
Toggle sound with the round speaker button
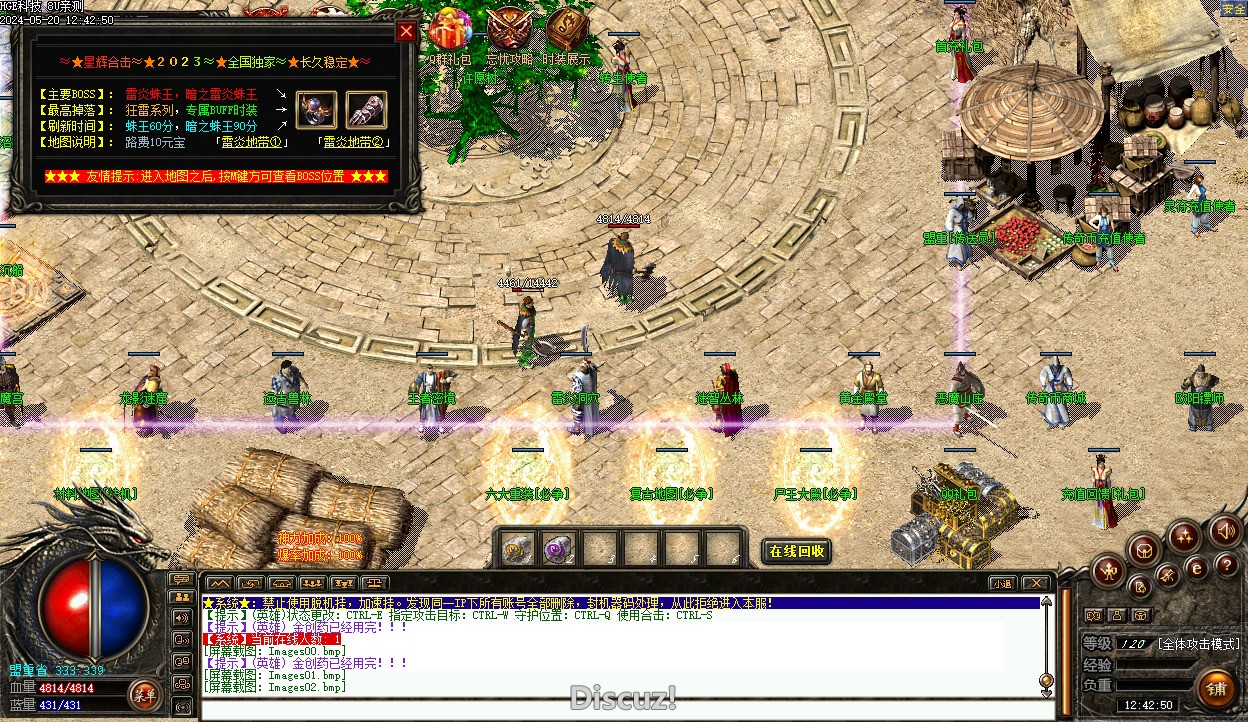click(1225, 531)
